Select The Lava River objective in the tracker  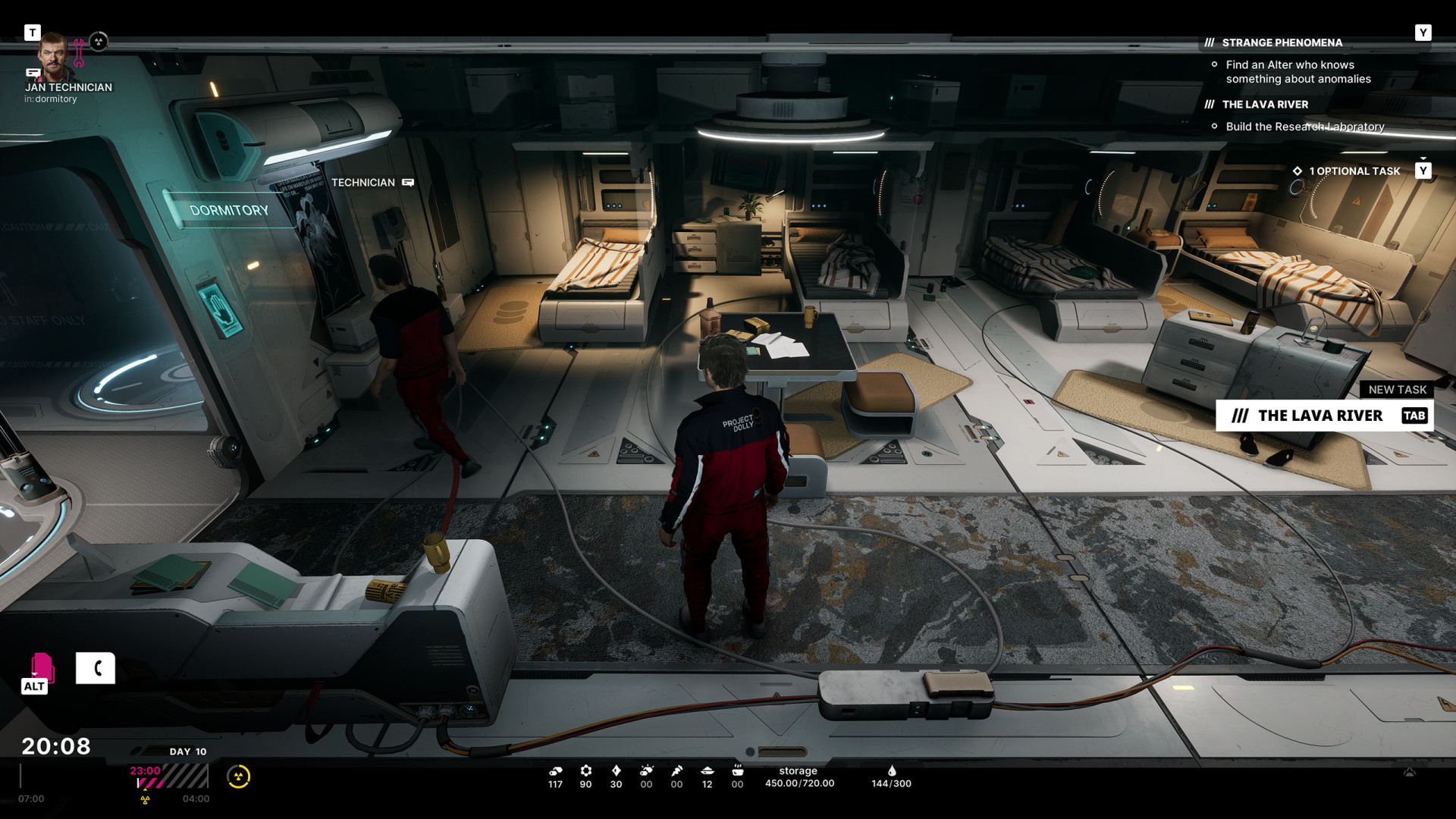pos(1265,105)
